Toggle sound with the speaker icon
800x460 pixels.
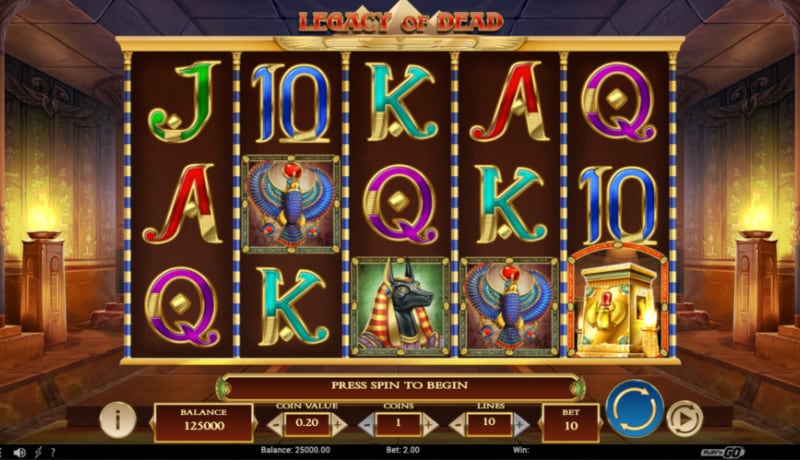[20, 453]
